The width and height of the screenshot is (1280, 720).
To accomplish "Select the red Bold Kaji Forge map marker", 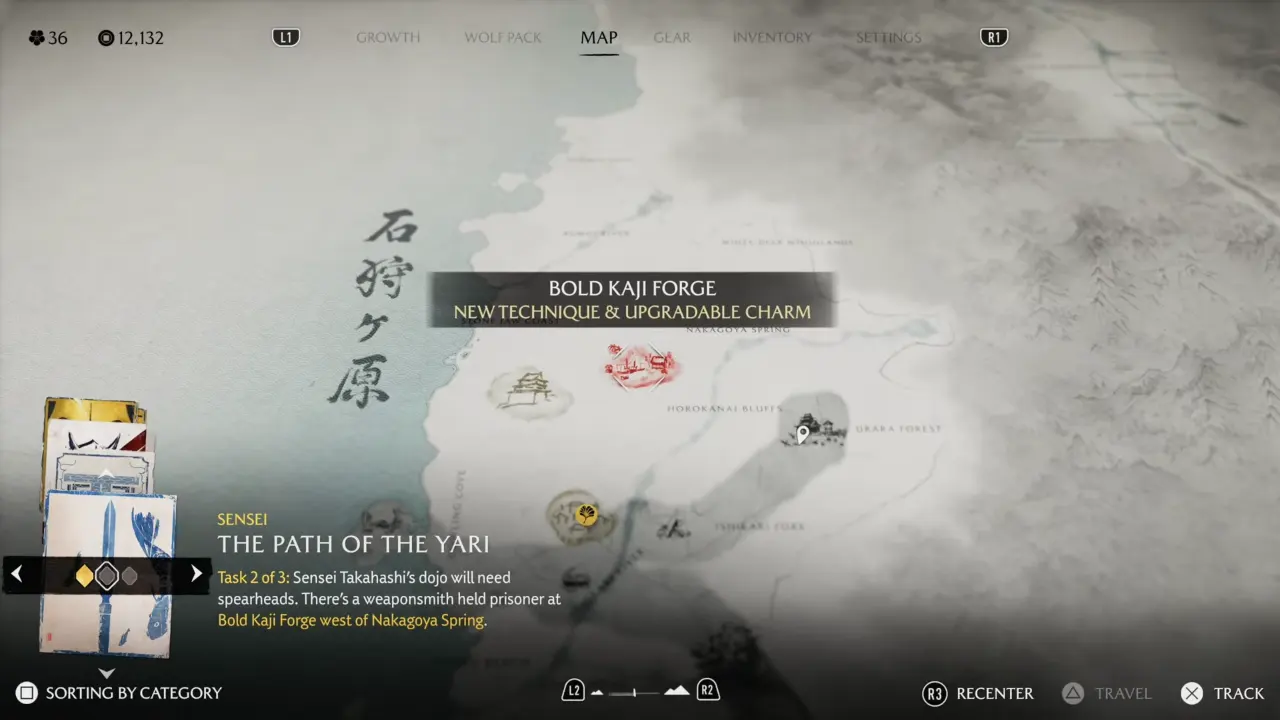I will pyautogui.click(x=641, y=365).
